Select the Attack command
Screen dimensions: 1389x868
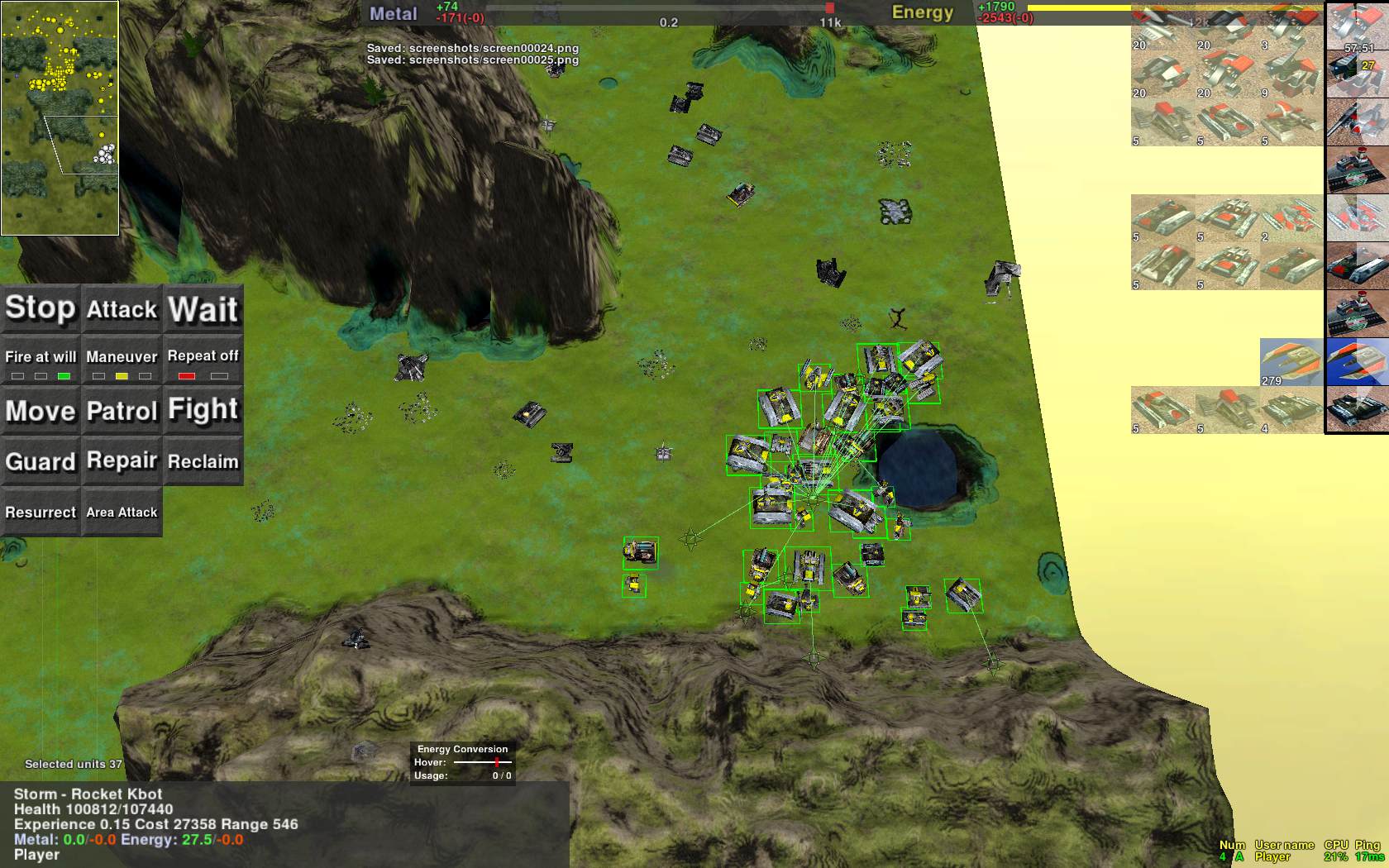coord(122,308)
